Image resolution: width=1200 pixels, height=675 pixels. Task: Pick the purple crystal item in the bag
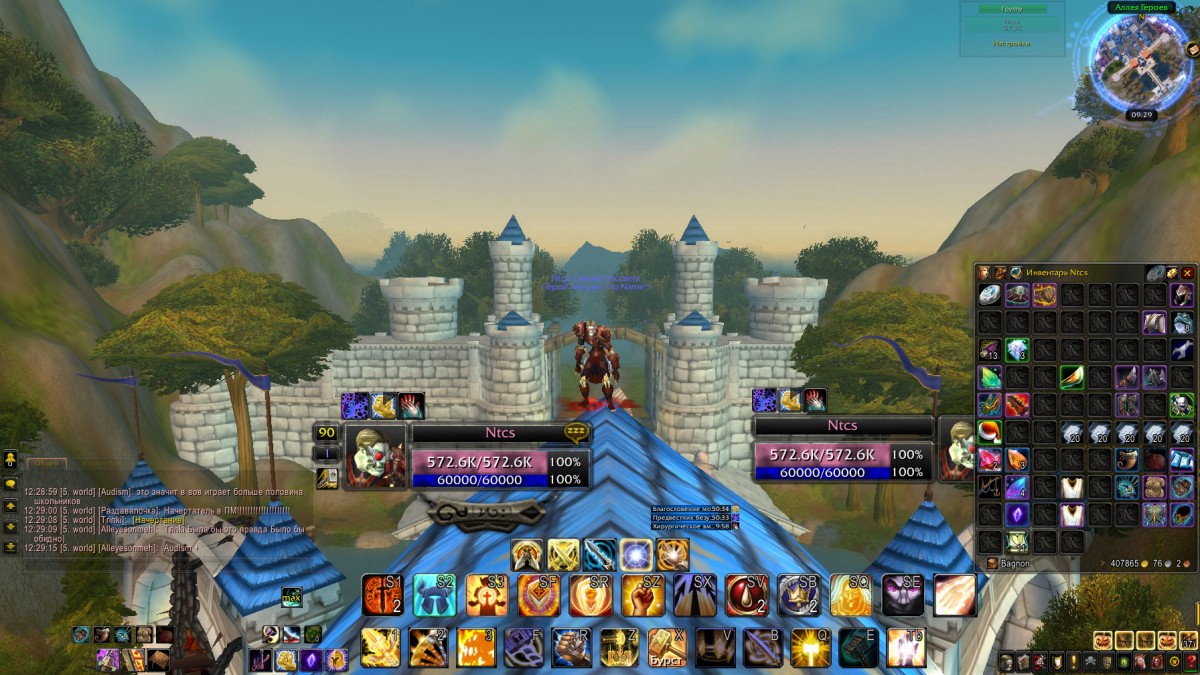click(x=1017, y=515)
